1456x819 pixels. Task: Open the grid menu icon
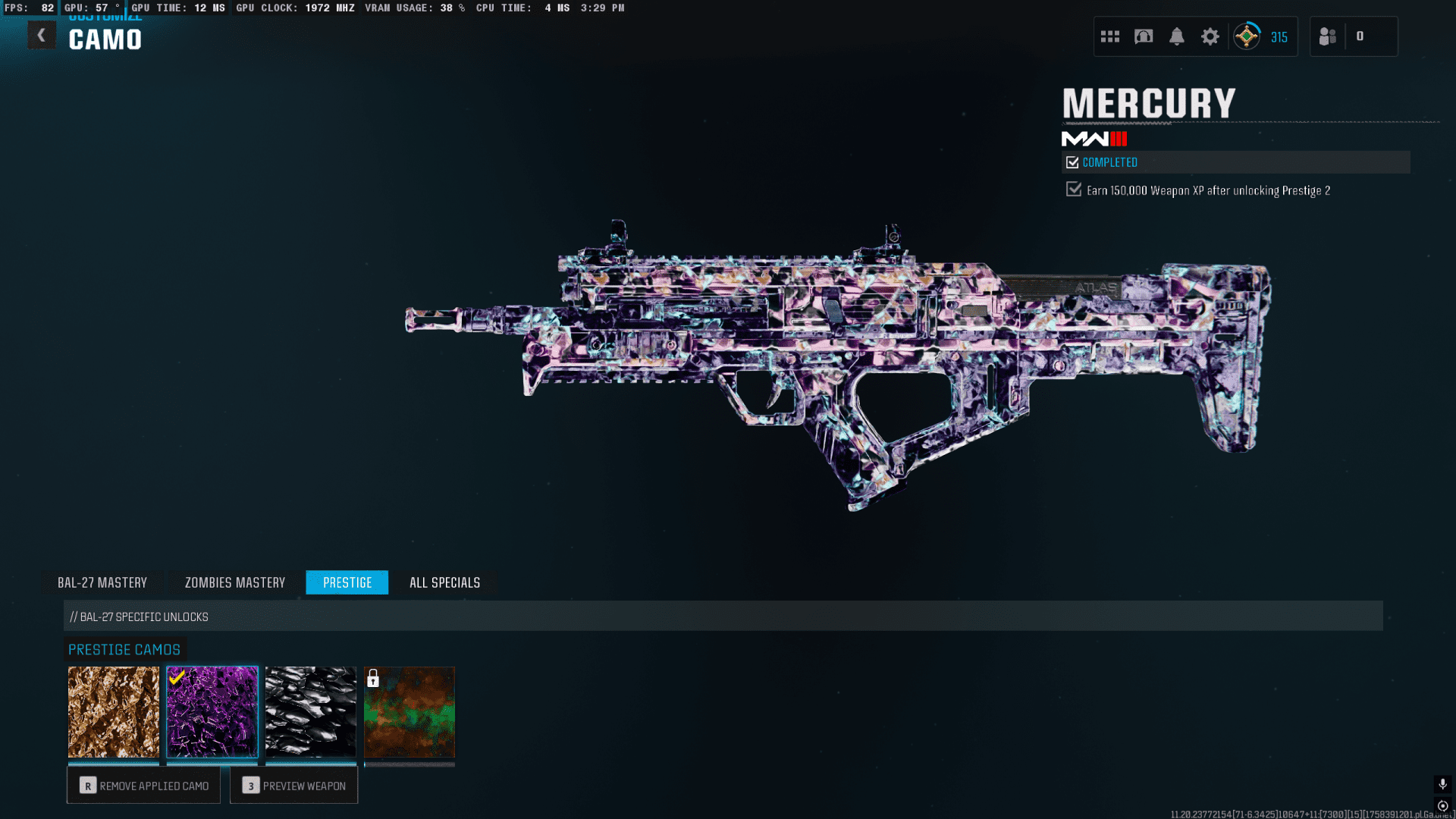pos(1110,36)
